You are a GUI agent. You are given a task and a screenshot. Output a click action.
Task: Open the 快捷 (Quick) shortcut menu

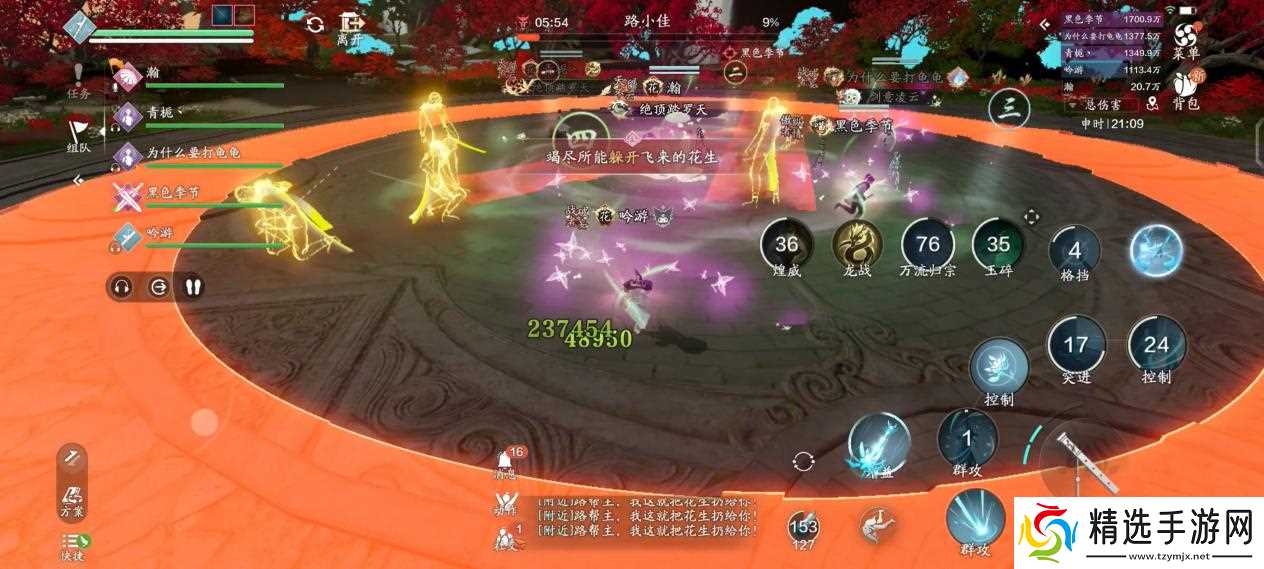coord(71,547)
